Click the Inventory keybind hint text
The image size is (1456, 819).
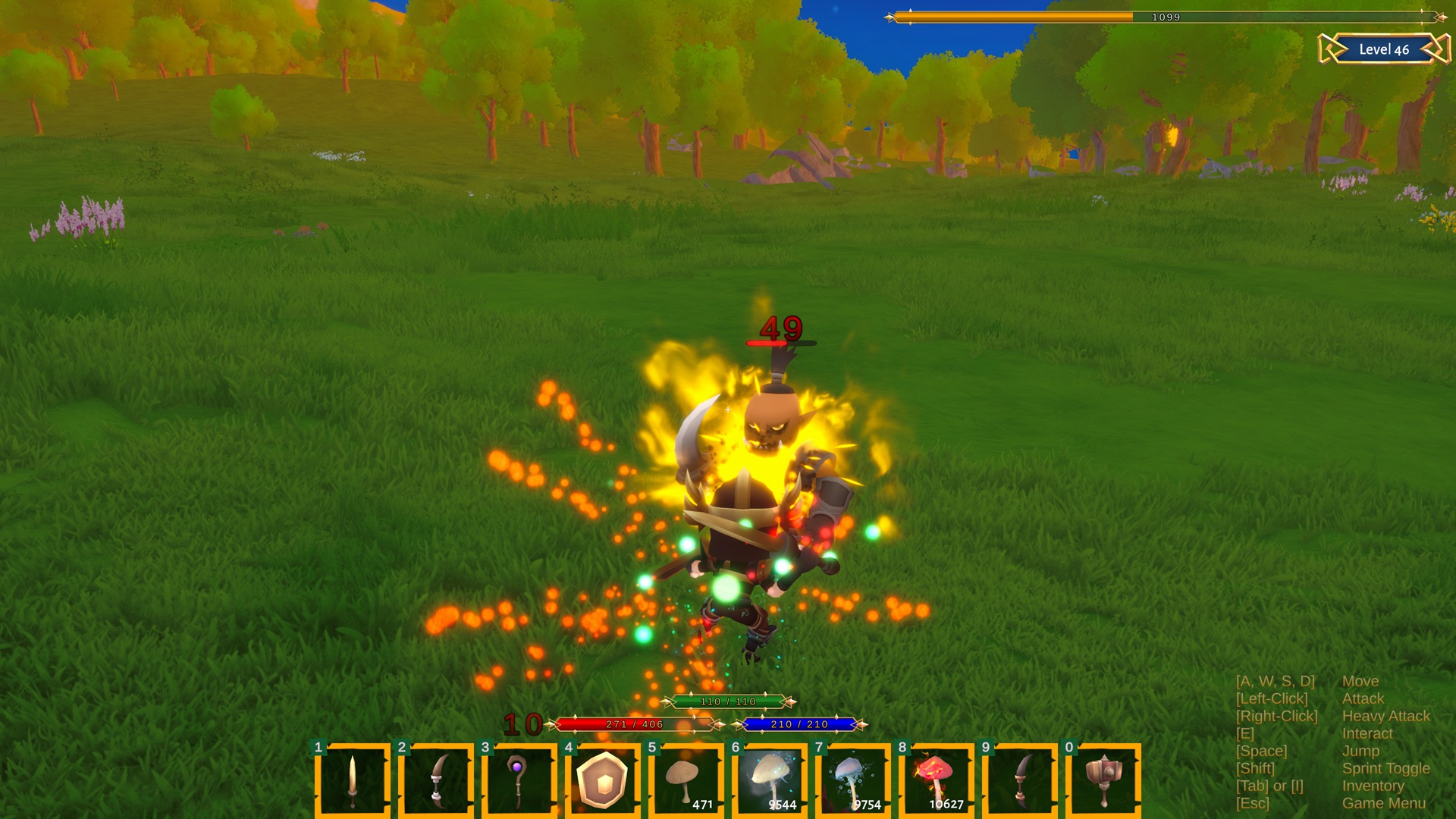pyautogui.click(x=1373, y=786)
